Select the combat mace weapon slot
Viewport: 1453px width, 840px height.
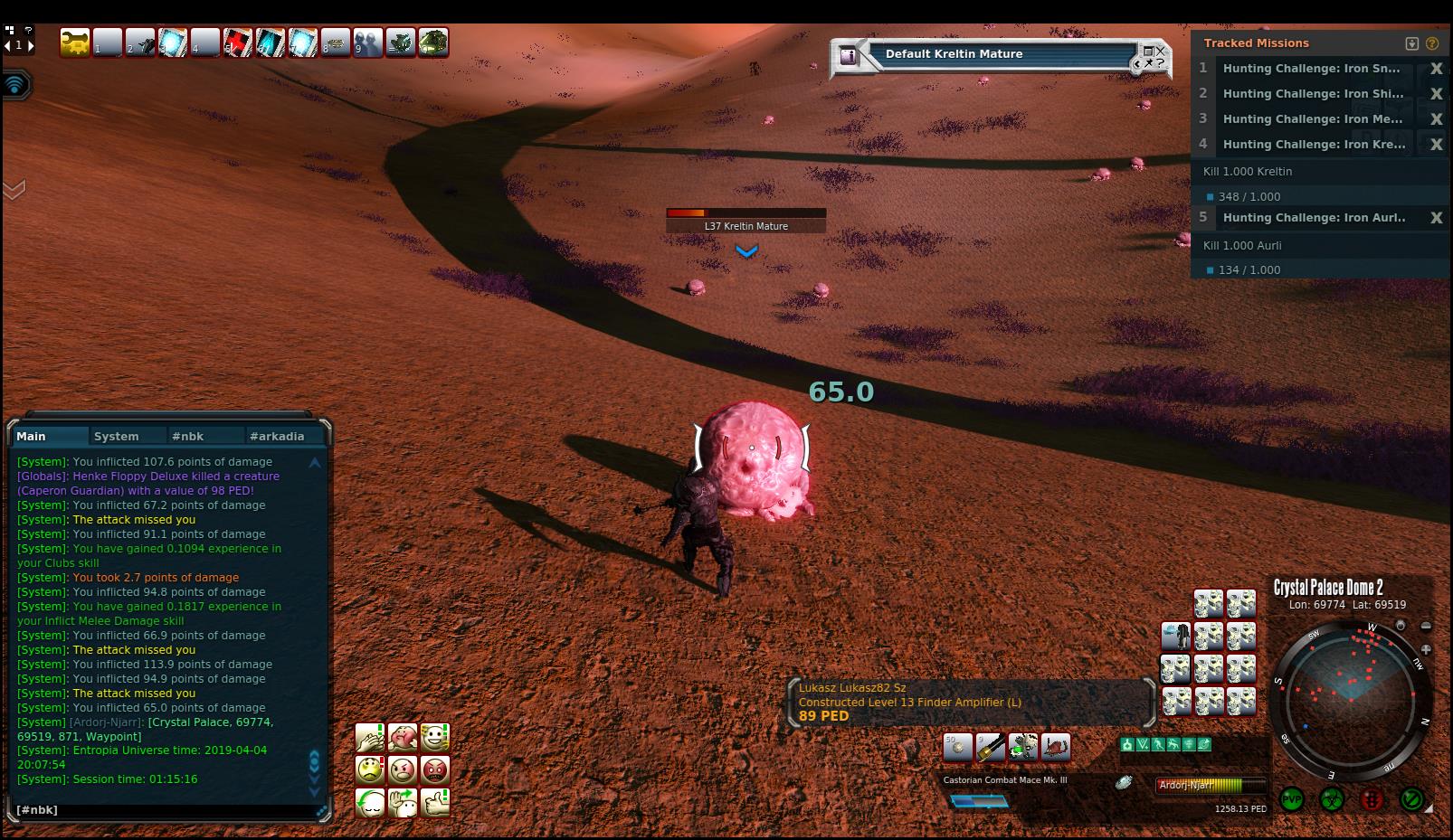pyautogui.click(x=991, y=748)
